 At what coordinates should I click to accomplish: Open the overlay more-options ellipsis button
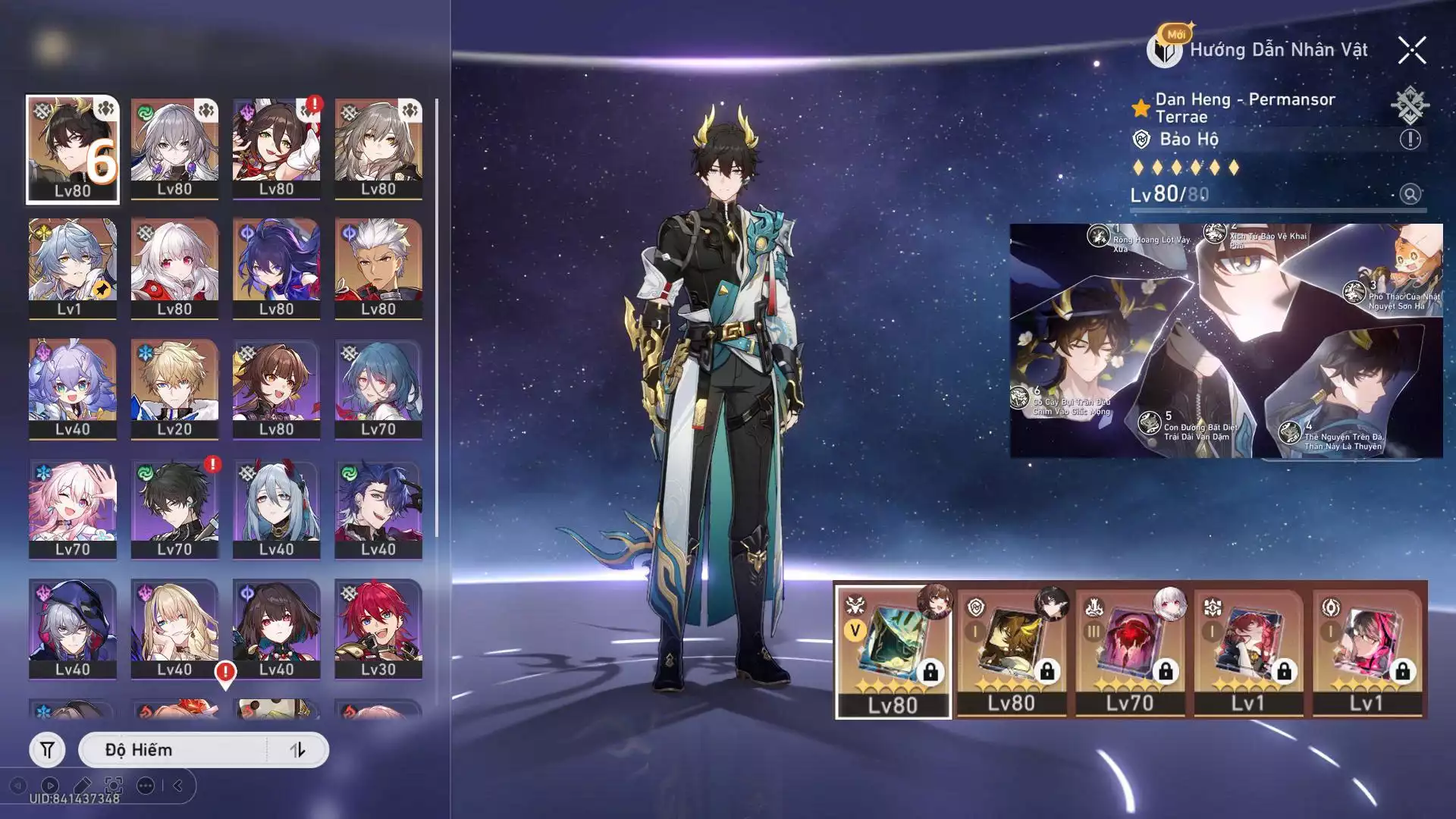(x=146, y=786)
